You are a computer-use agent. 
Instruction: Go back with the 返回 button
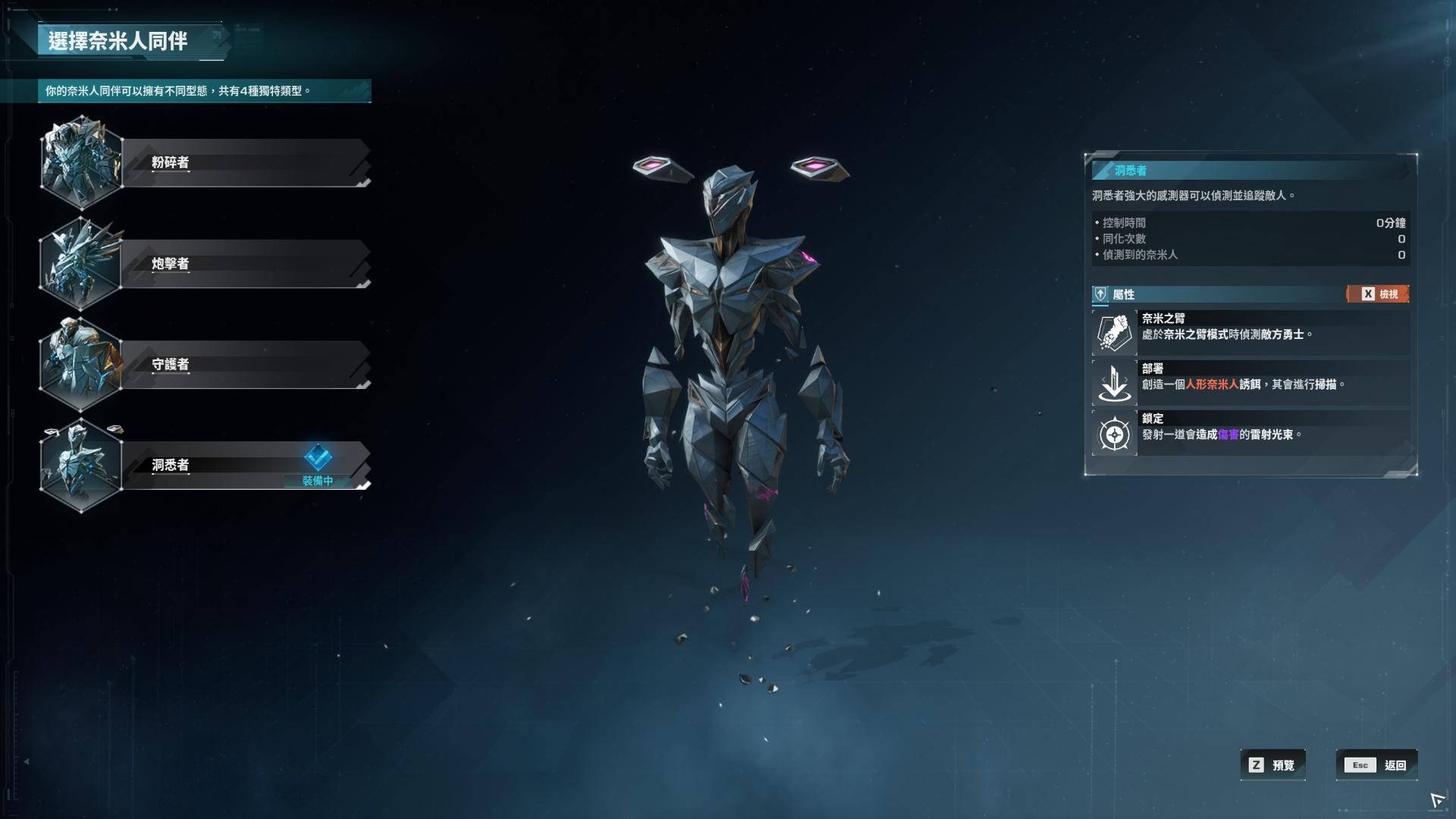[1376, 765]
